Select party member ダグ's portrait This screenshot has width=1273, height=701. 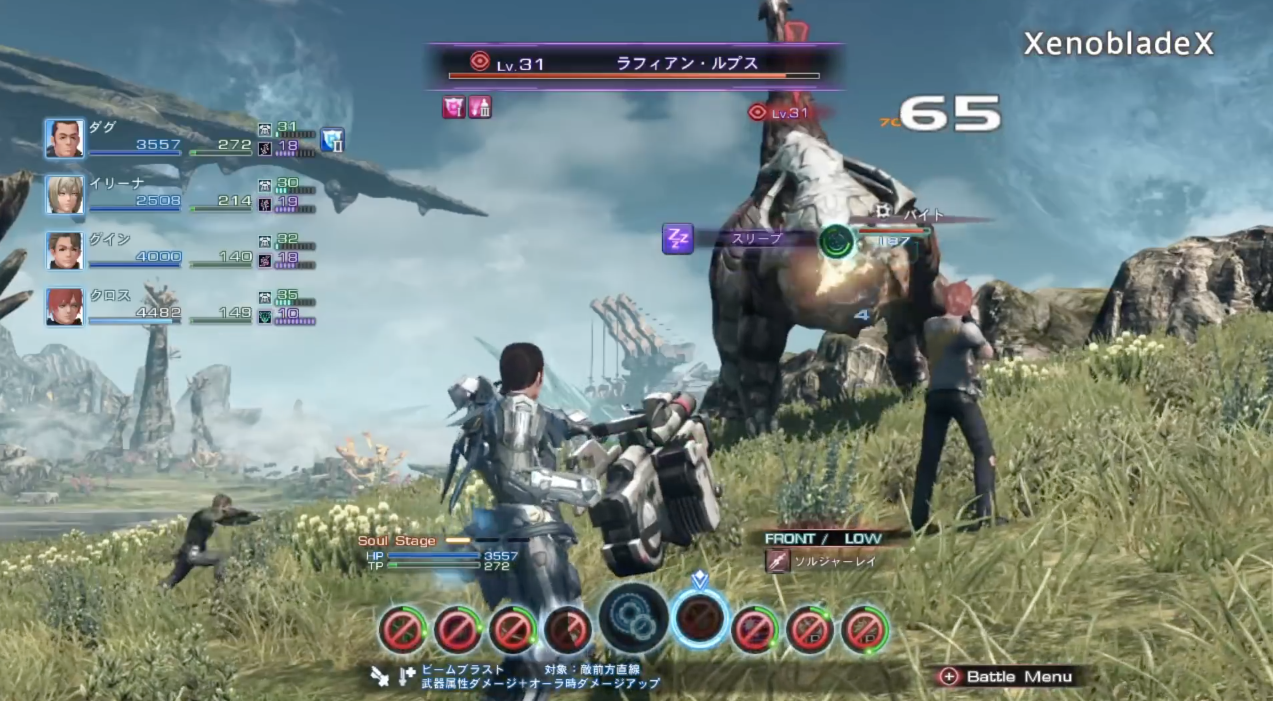tap(65, 139)
